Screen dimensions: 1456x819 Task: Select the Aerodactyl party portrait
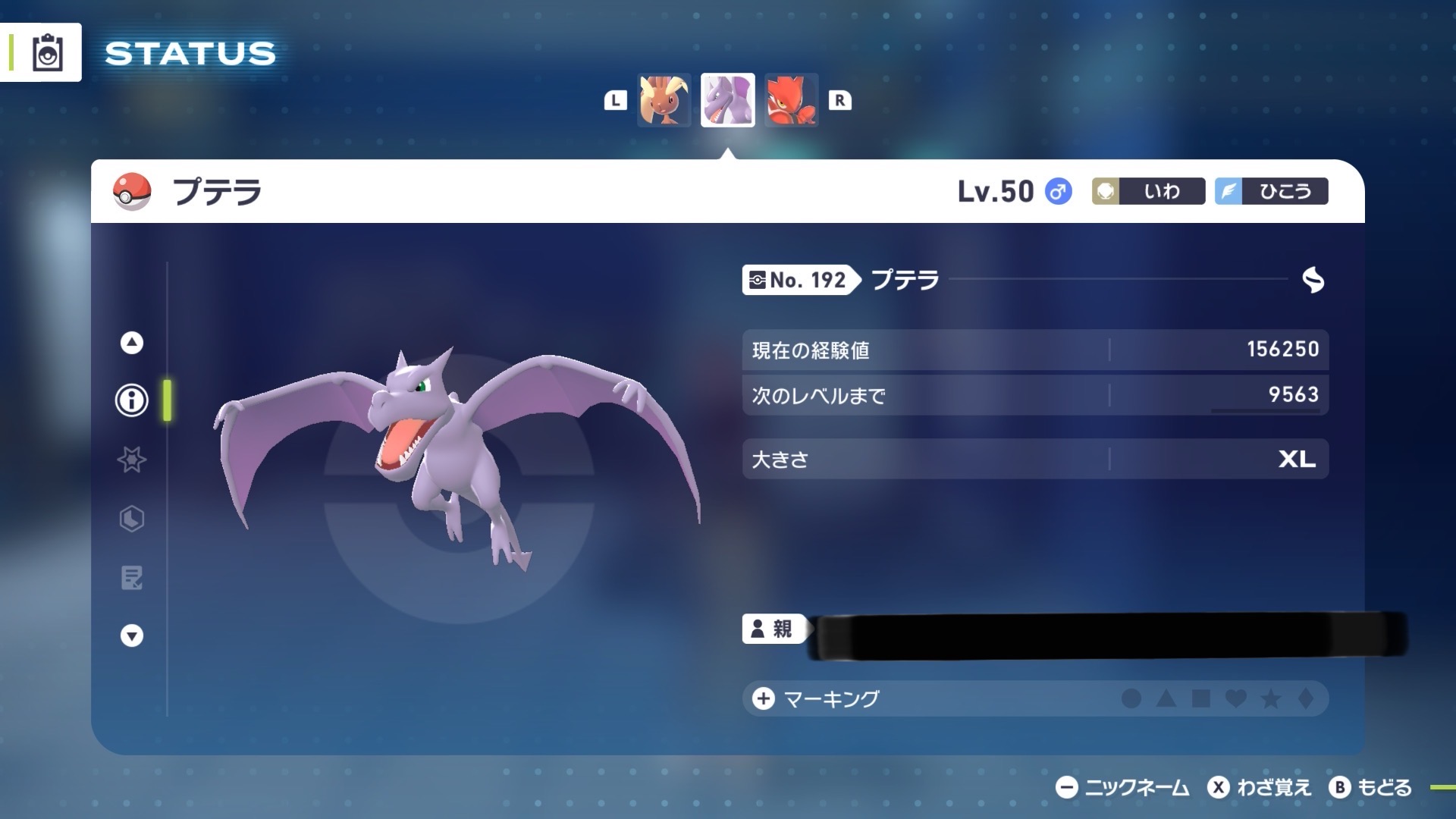(727, 100)
